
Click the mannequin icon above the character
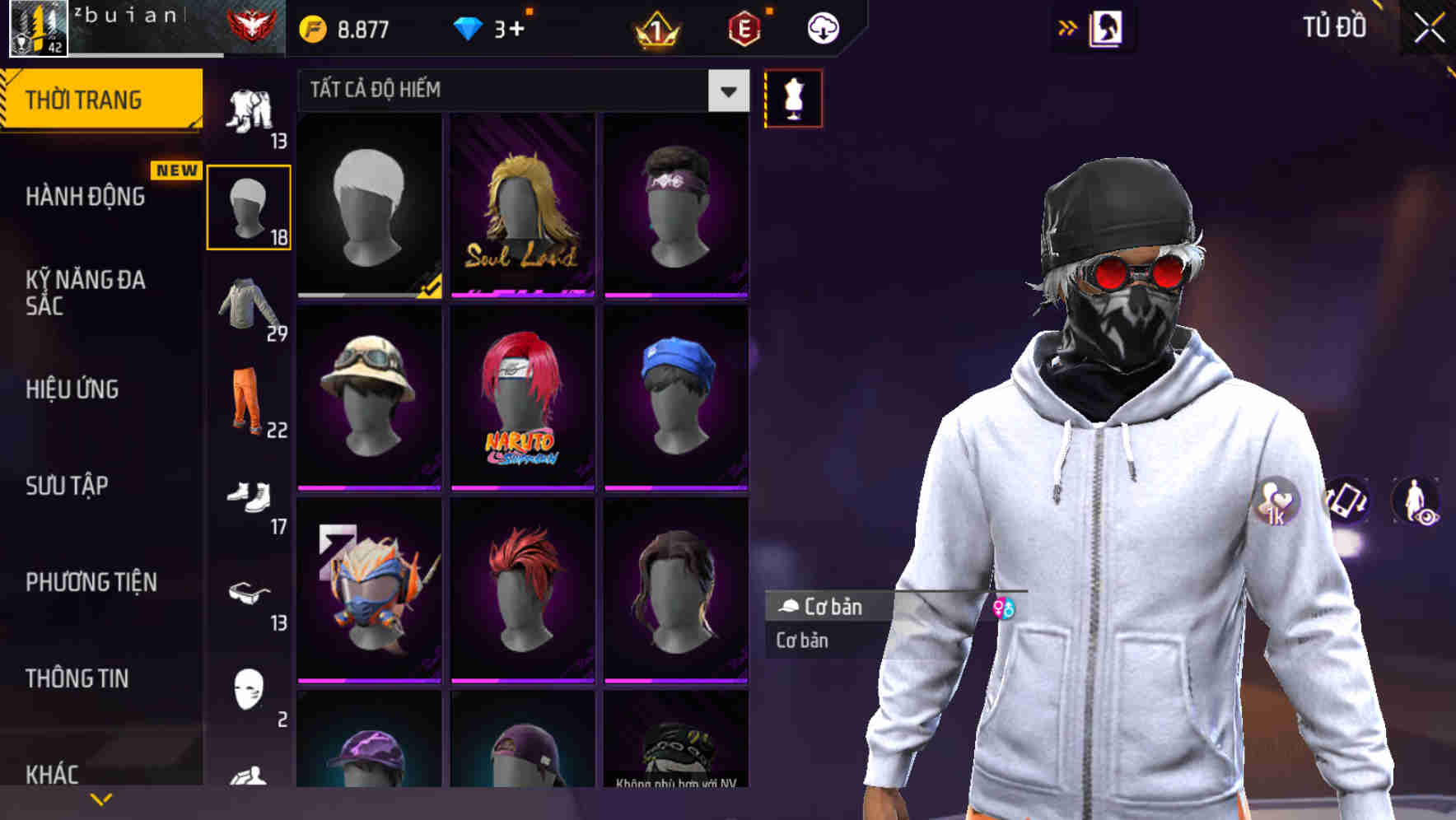tap(793, 97)
